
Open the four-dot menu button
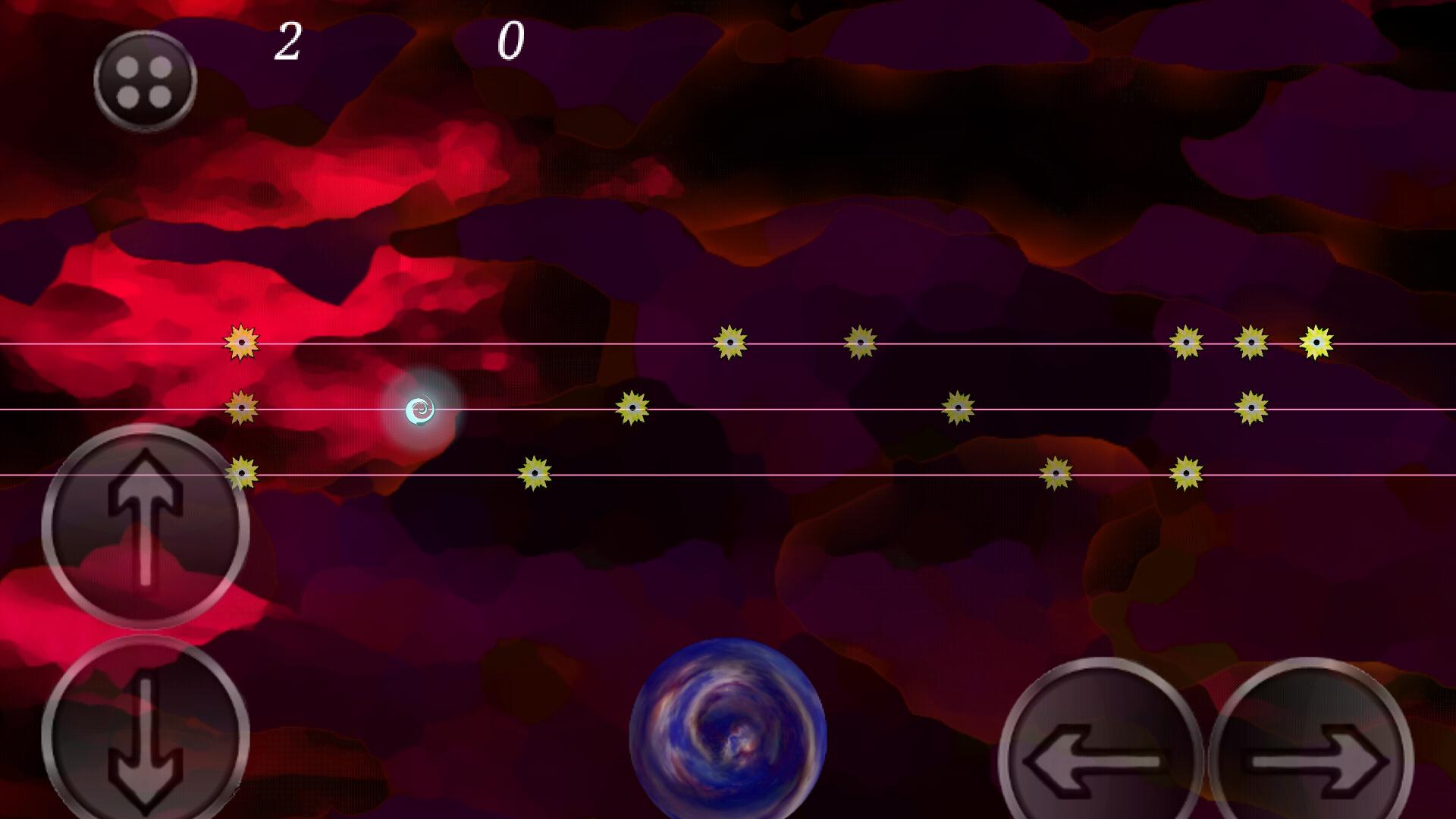point(145,80)
